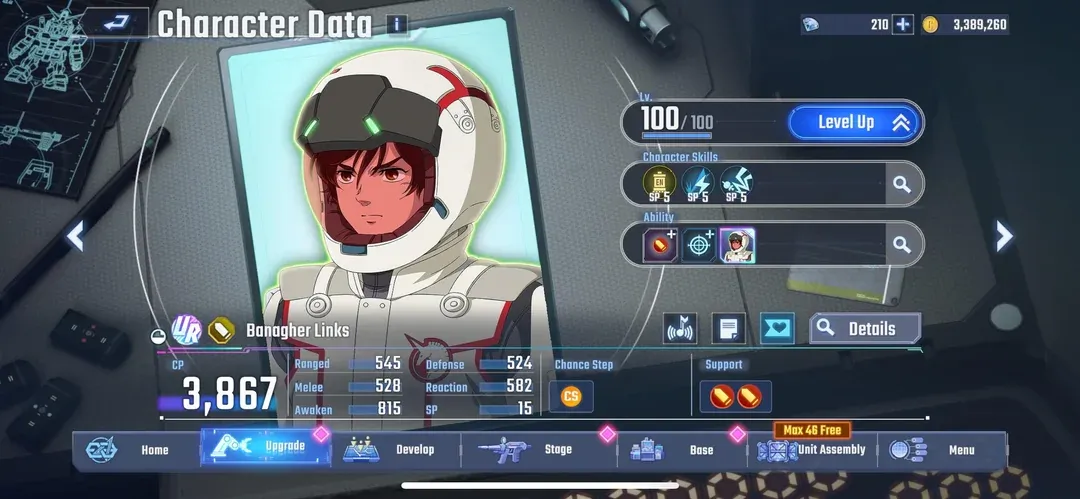The width and height of the screenshot is (1080, 499).
Task: Select the CS Chance Step icon
Action: coord(571,396)
